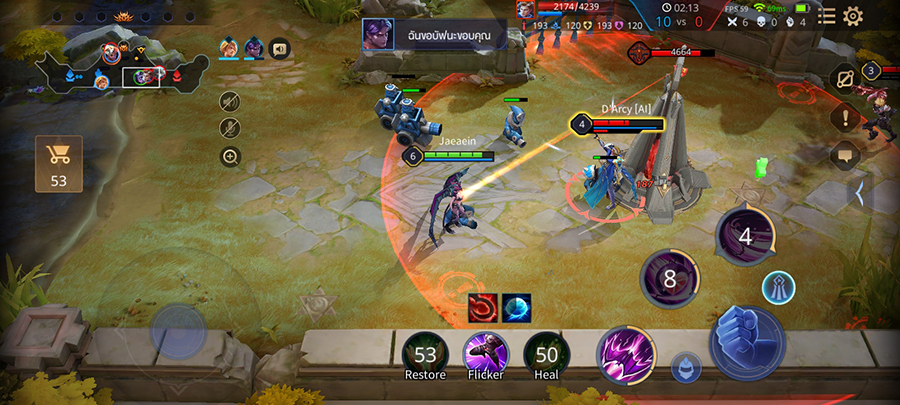Screen dimensions: 900x405
Task: Open the shop cart showing 53 gold
Action: click(58, 164)
